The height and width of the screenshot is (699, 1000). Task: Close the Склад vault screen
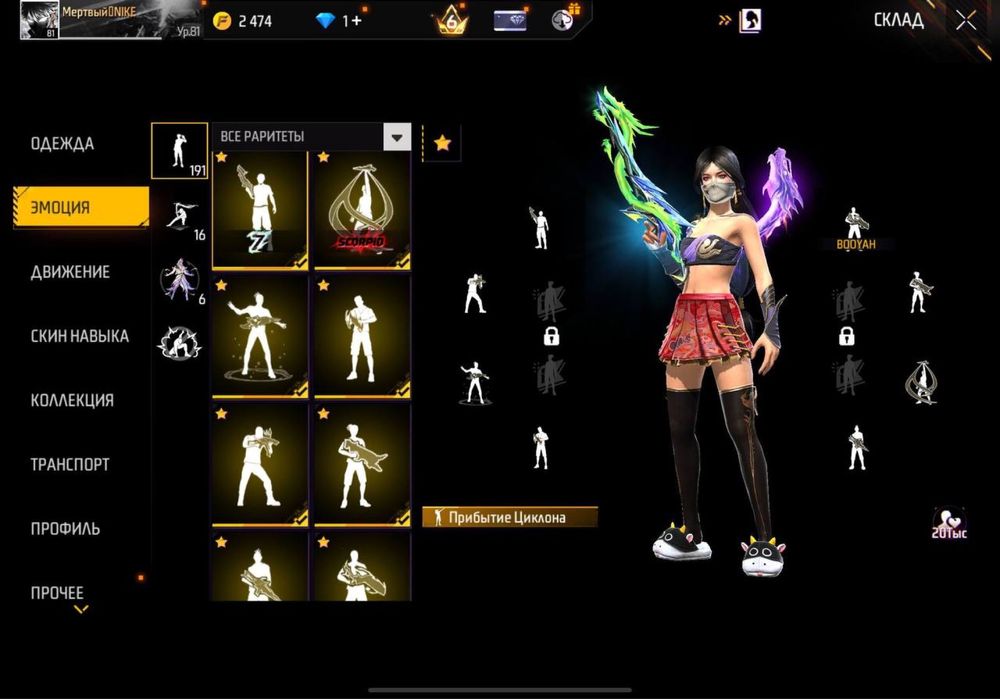pos(965,20)
